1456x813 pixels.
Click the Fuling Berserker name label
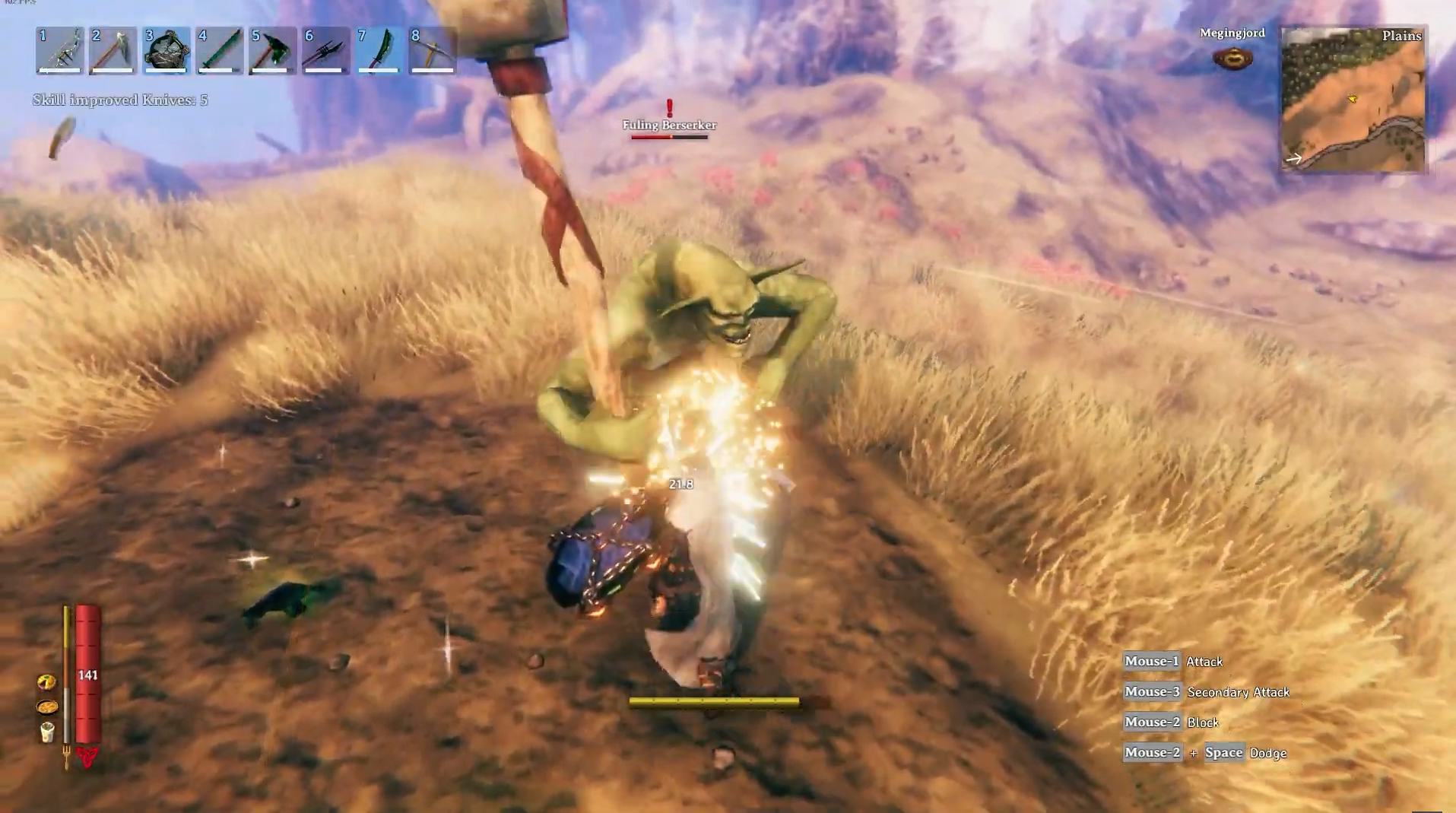click(668, 125)
